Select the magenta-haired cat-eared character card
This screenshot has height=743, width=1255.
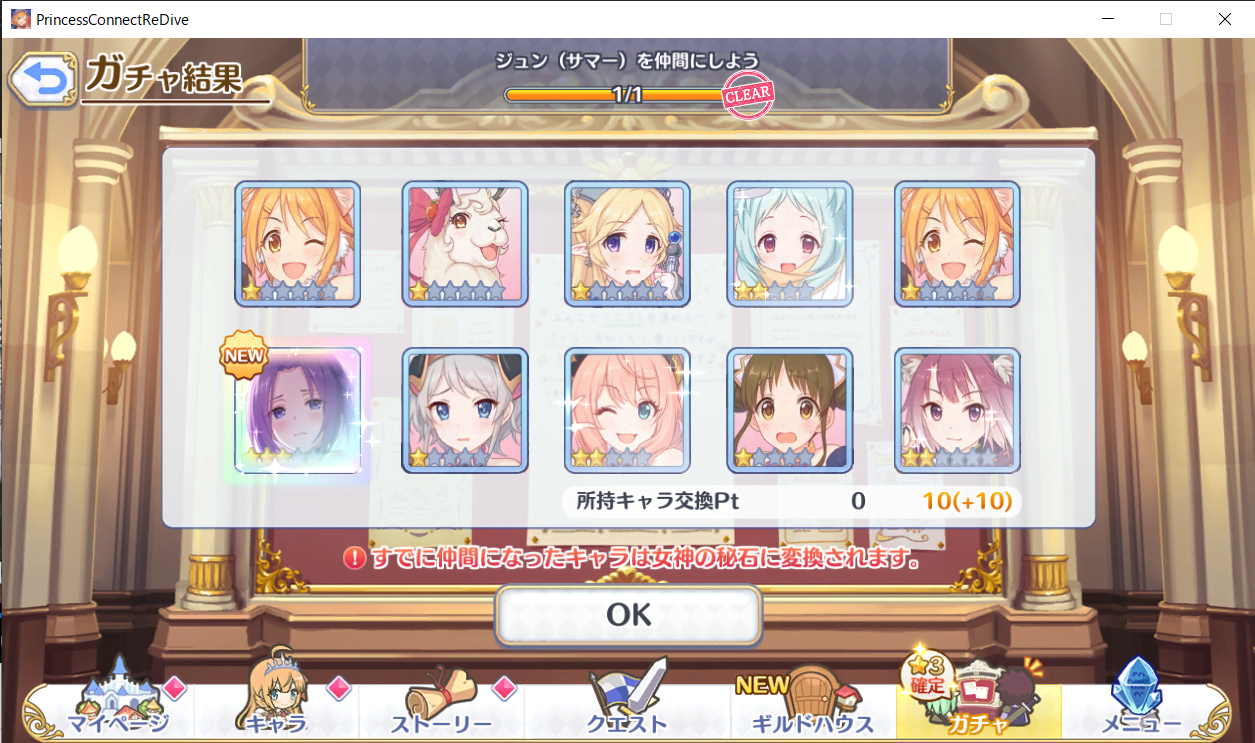(x=957, y=410)
